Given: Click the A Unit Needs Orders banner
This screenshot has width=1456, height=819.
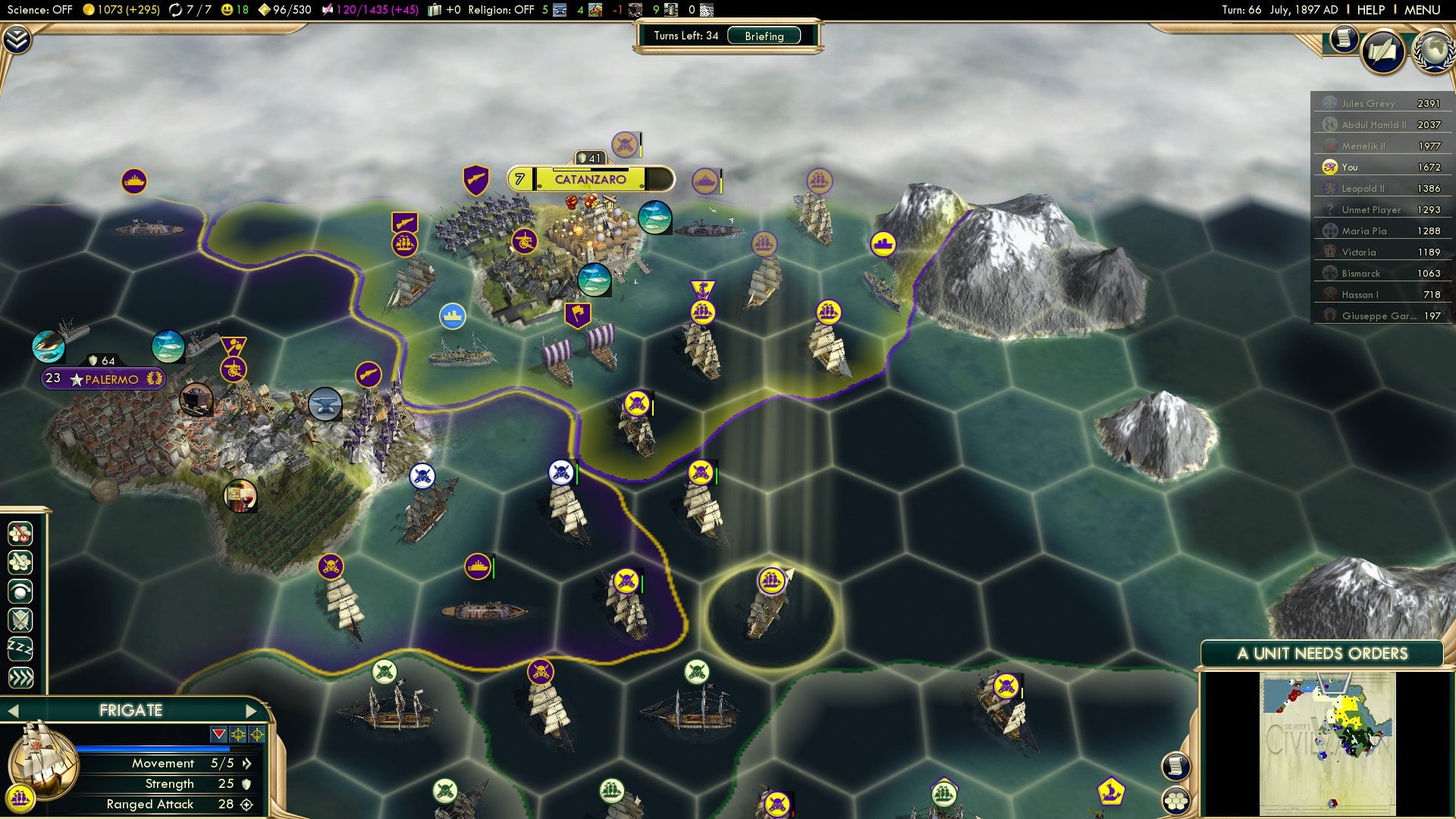Looking at the screenshot, I should click(1324, 652).
